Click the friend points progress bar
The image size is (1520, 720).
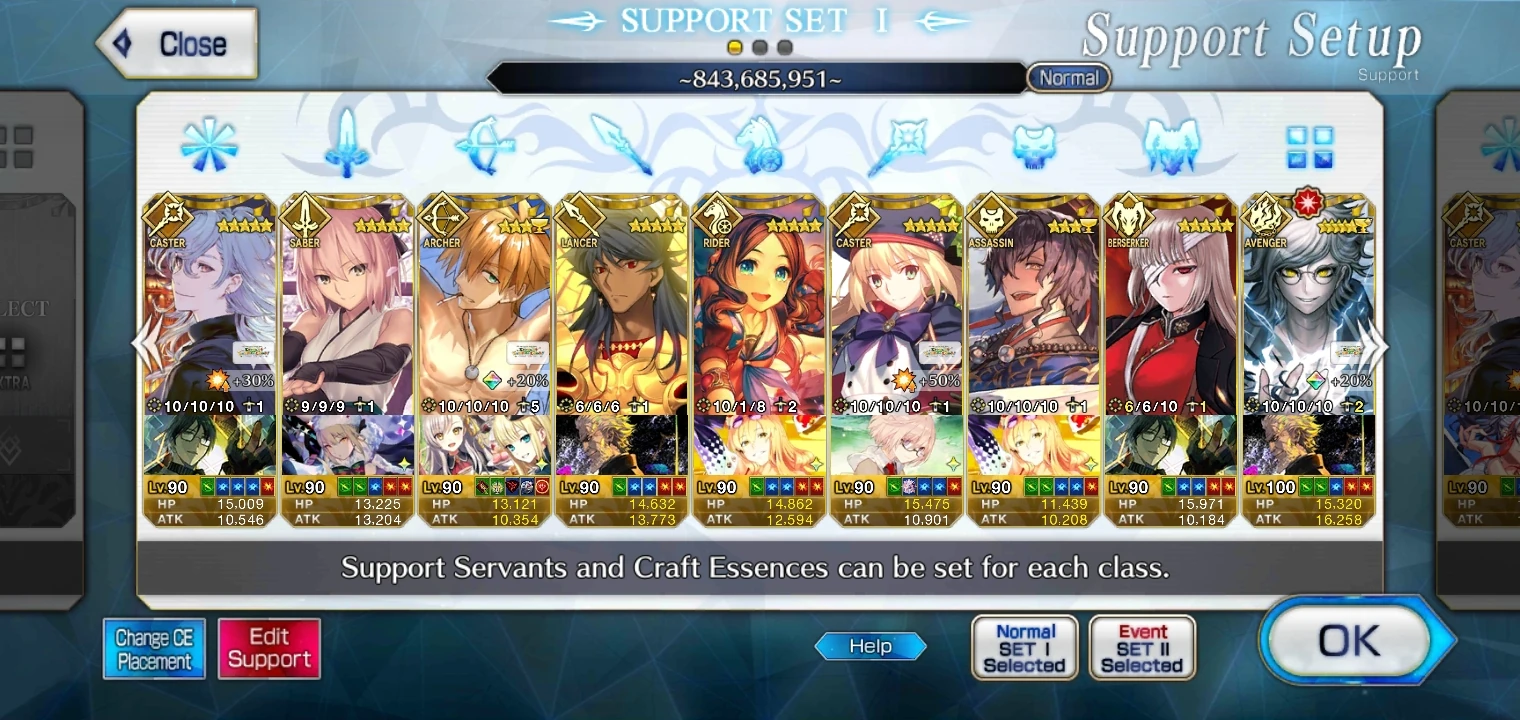click(x=760, y=77)
